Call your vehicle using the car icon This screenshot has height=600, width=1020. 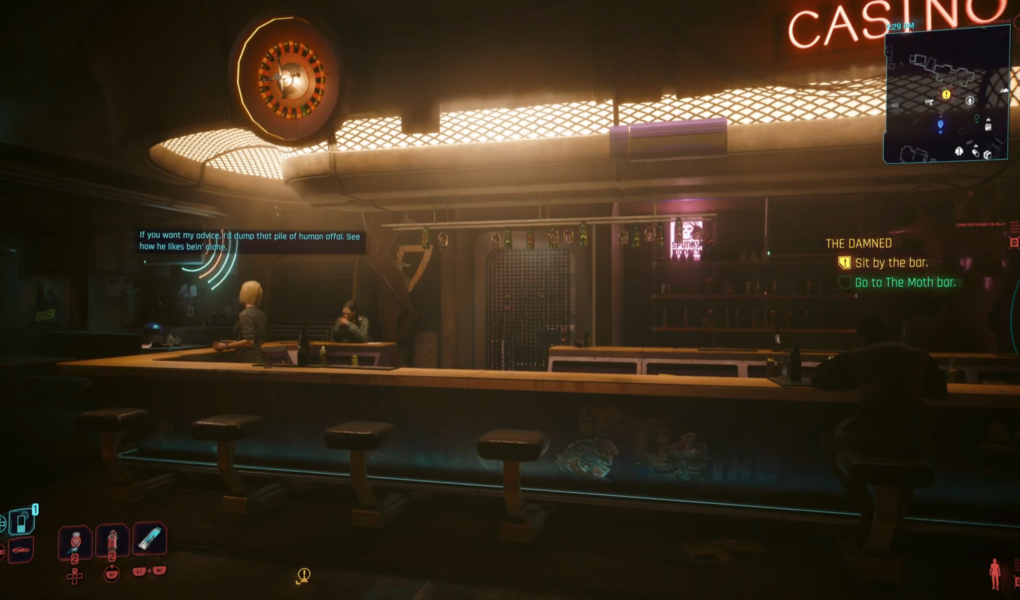point(20,549)
